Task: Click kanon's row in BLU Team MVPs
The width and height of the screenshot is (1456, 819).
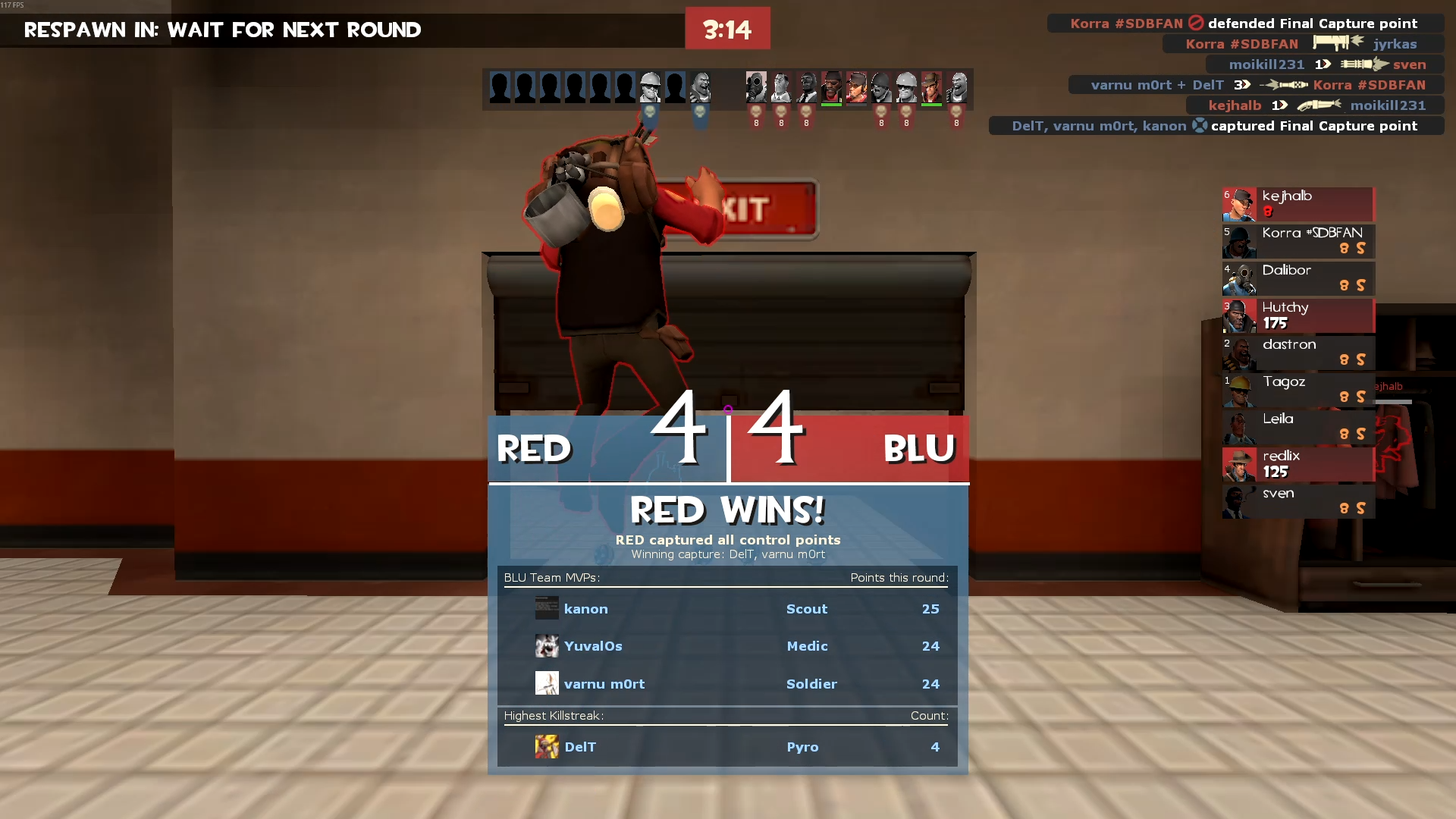Action: [x=726, y=609]
